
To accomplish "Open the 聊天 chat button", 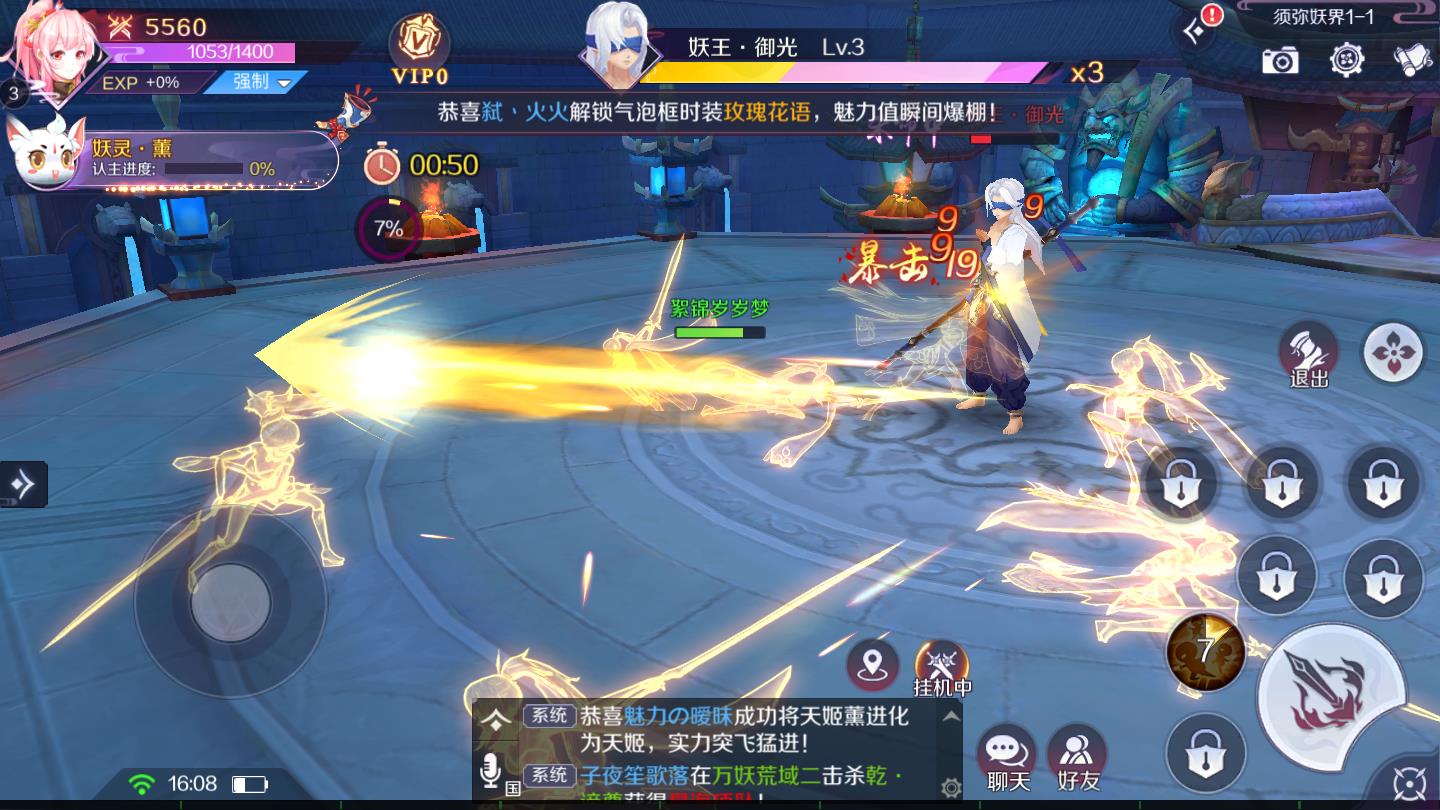I will click(1008, 758).
